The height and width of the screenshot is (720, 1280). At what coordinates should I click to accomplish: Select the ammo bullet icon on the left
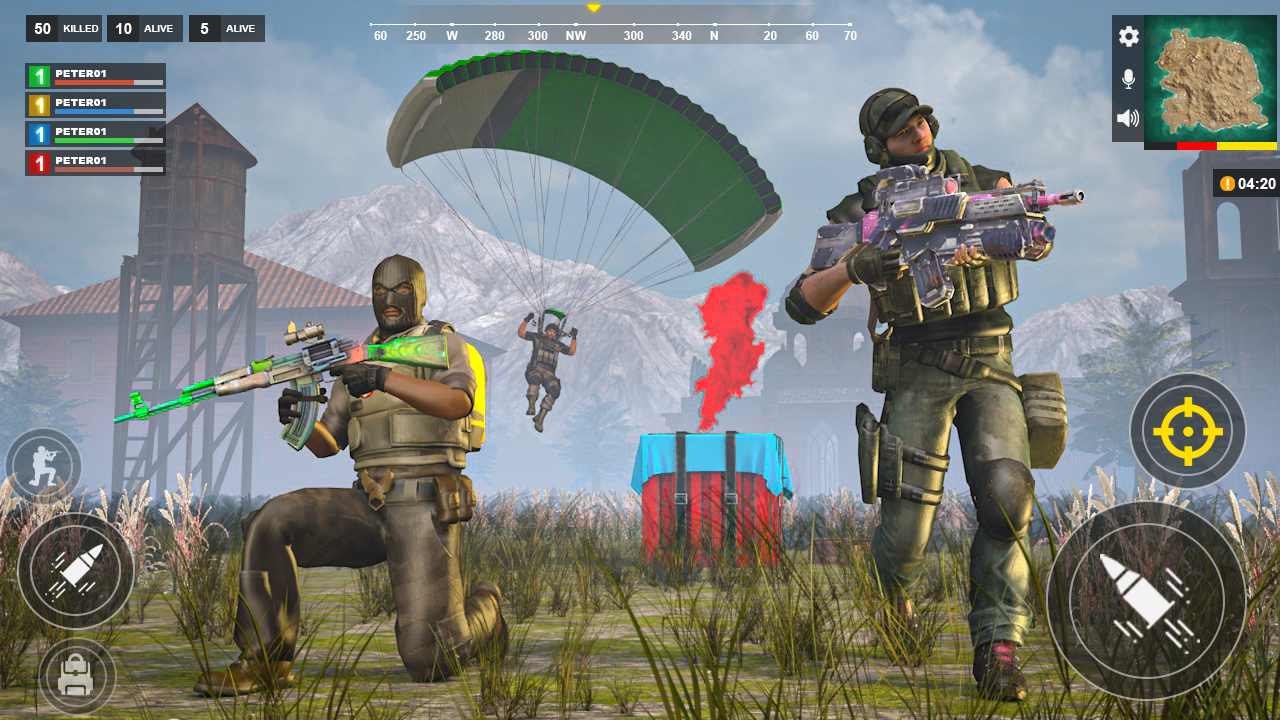pos(75,572)
